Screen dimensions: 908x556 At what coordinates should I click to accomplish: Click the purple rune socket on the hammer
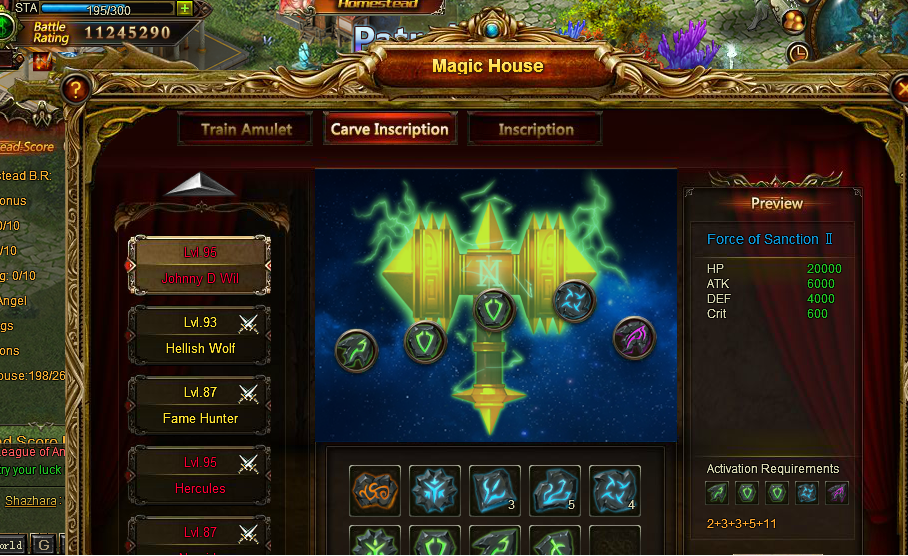[633, 337]
